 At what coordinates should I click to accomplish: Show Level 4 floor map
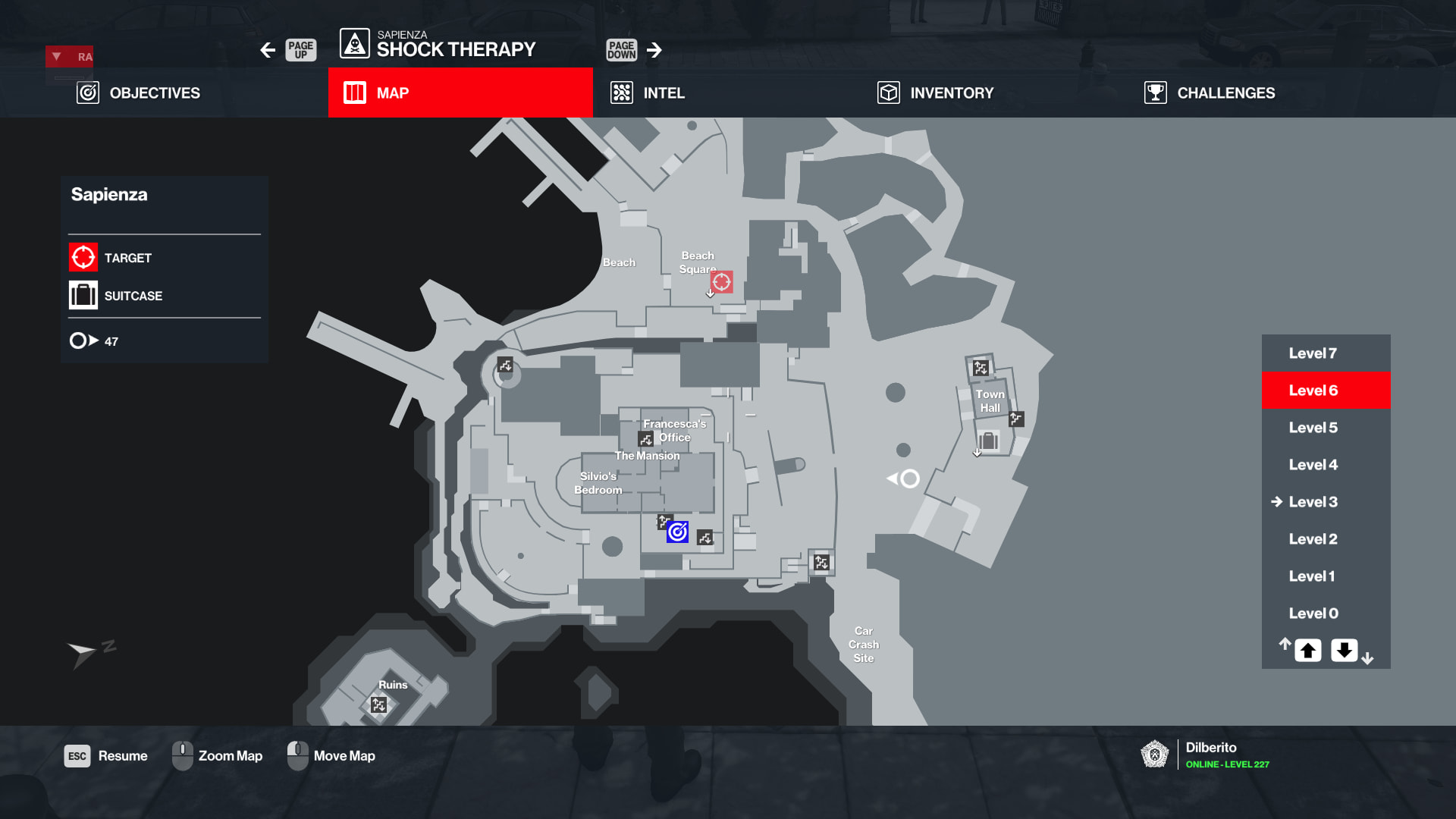click(1313, 465)
